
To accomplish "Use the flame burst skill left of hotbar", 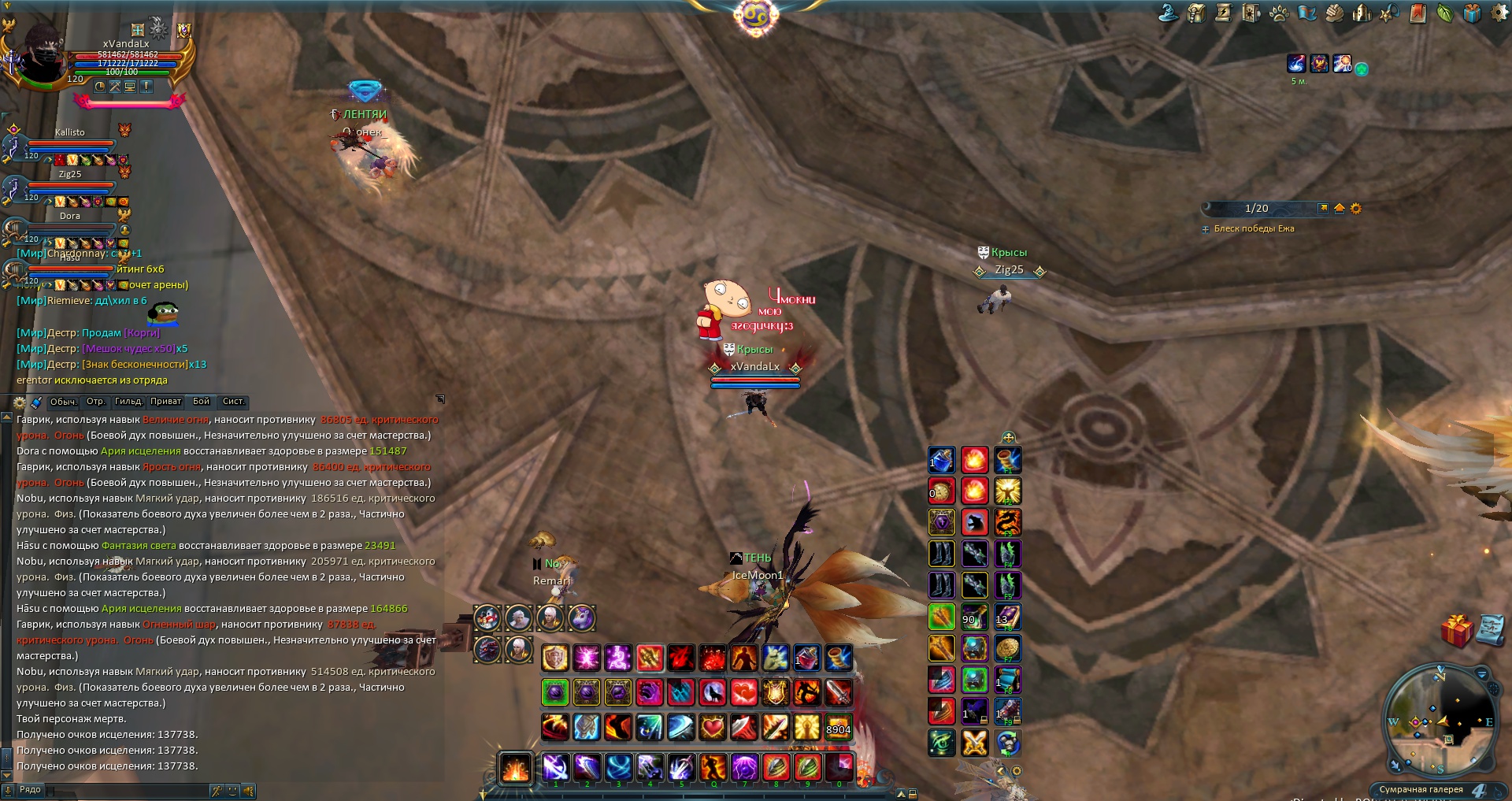I will [x=516, y=768].
